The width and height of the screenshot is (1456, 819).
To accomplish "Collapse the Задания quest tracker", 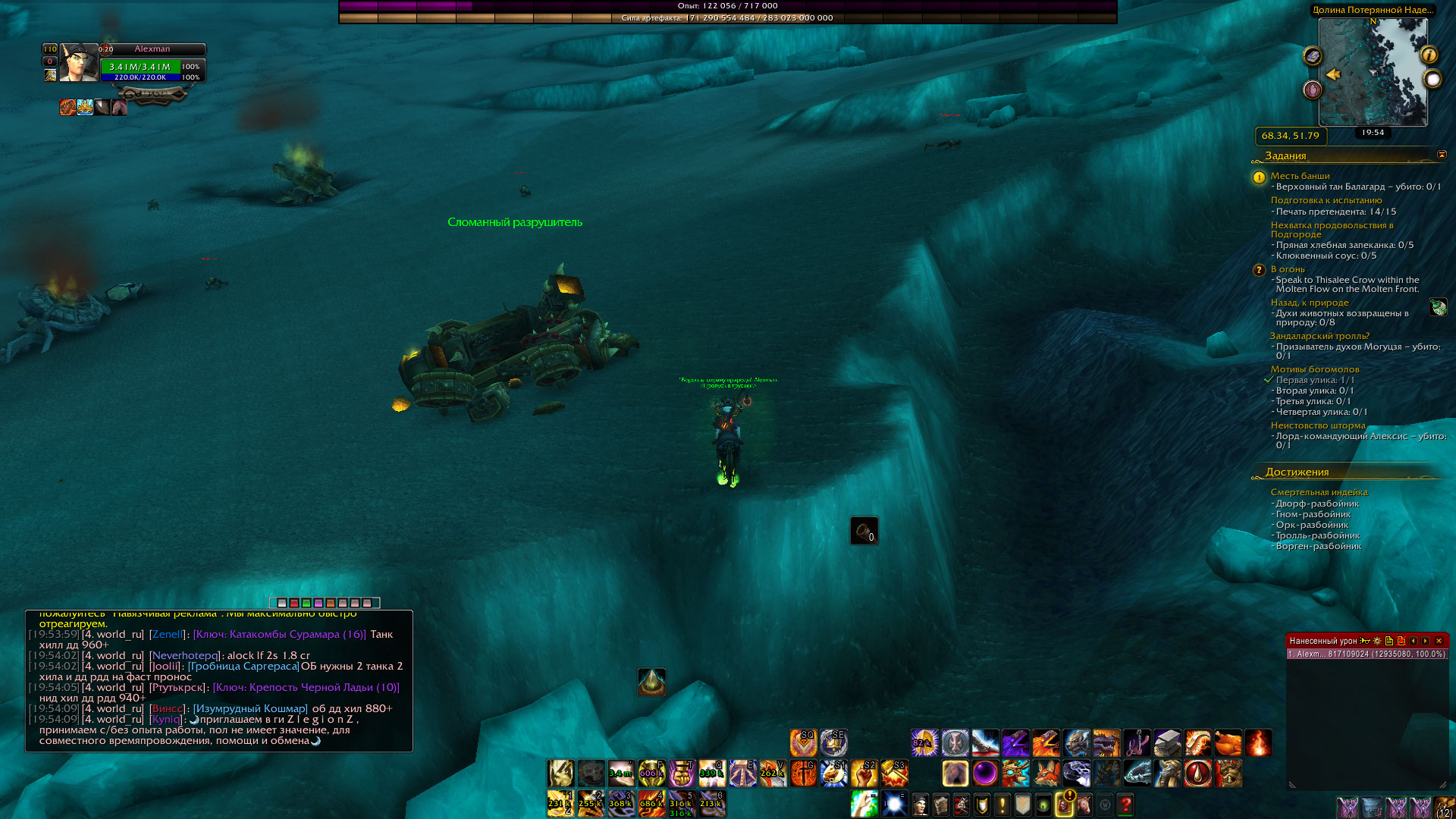I will pos(1442,155).
